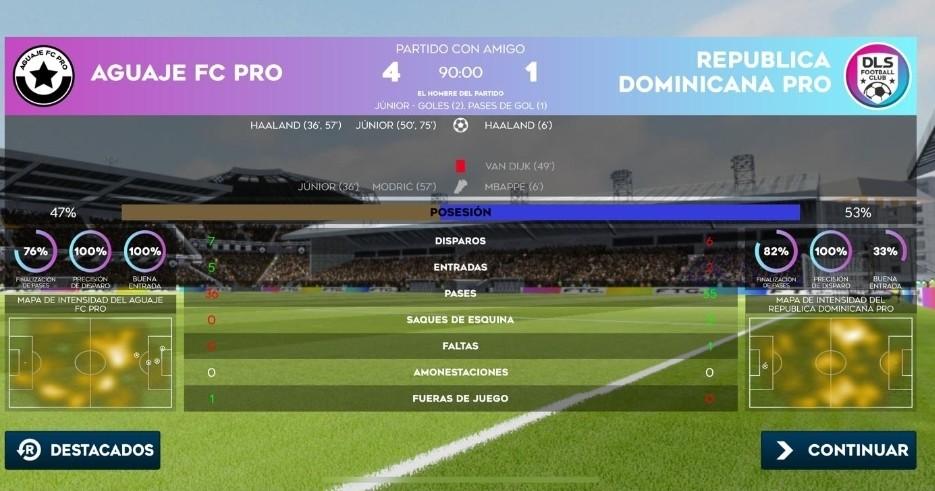935x491 pixels.
Task: Select the Republica Dominicana Pro DLS badge
Action: pyautogui.click(x=876, y=75)
